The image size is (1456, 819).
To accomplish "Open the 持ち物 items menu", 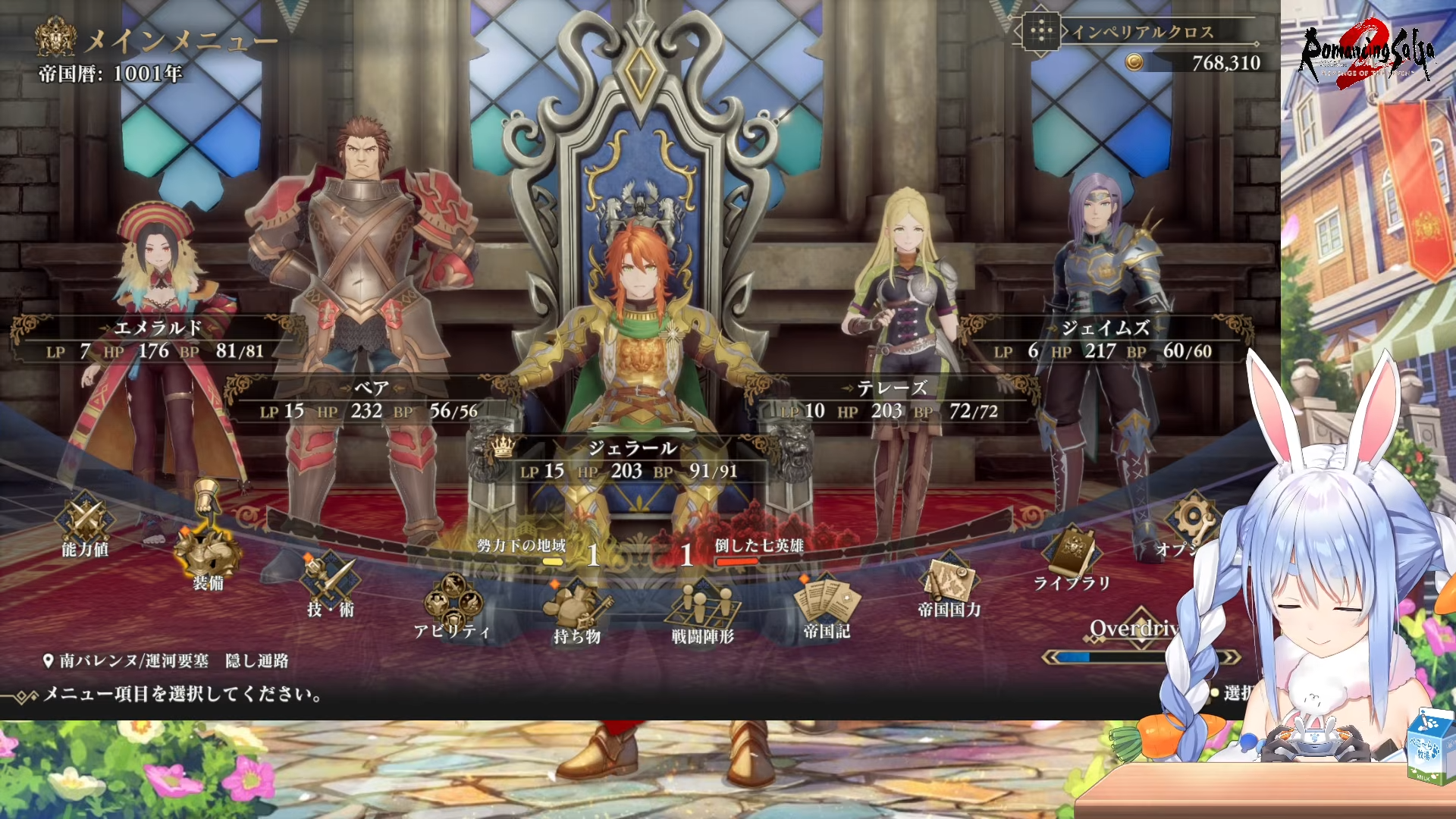I will click(577, 610).
